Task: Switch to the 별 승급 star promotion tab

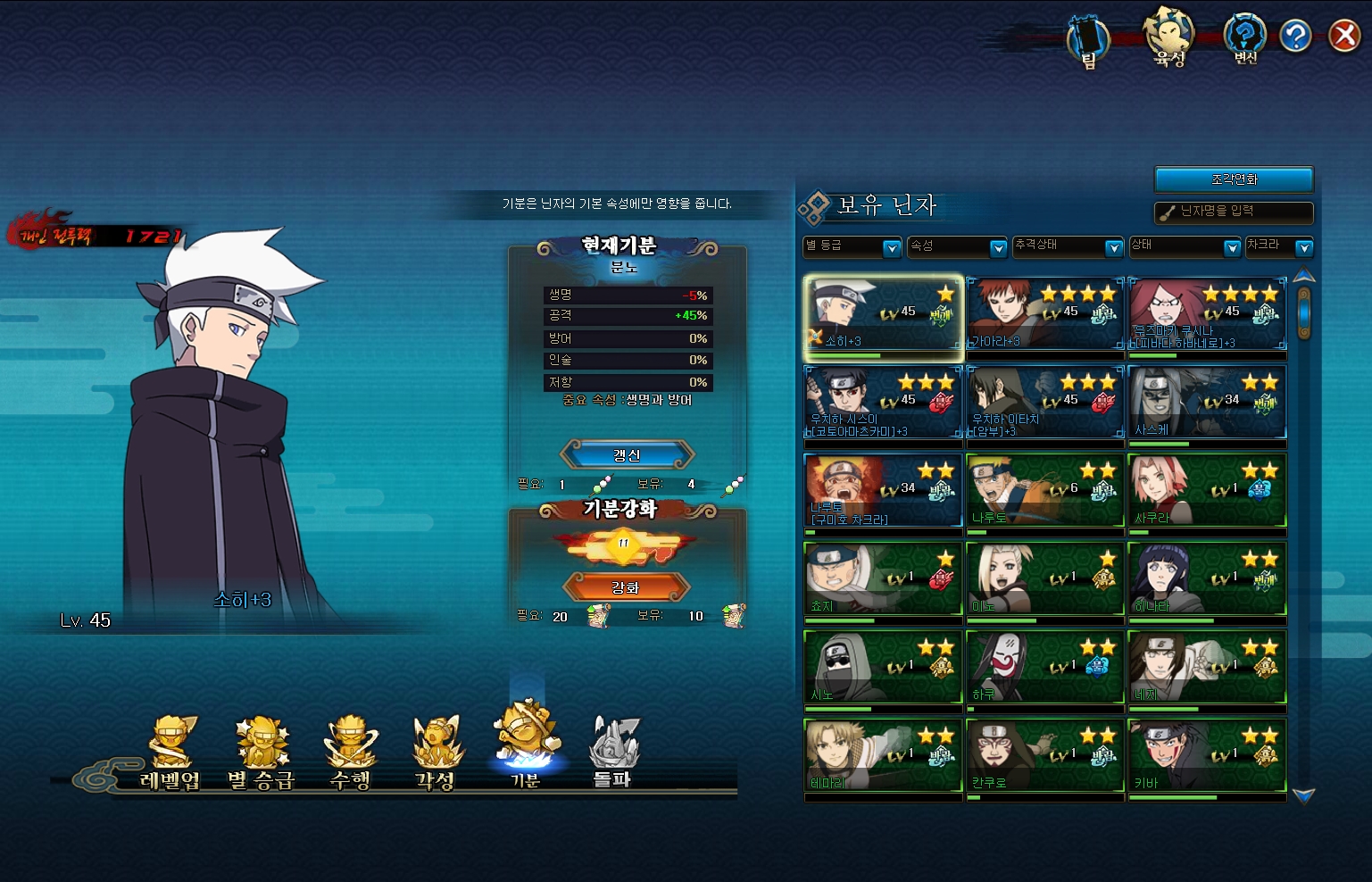Action: coord(261,754)
